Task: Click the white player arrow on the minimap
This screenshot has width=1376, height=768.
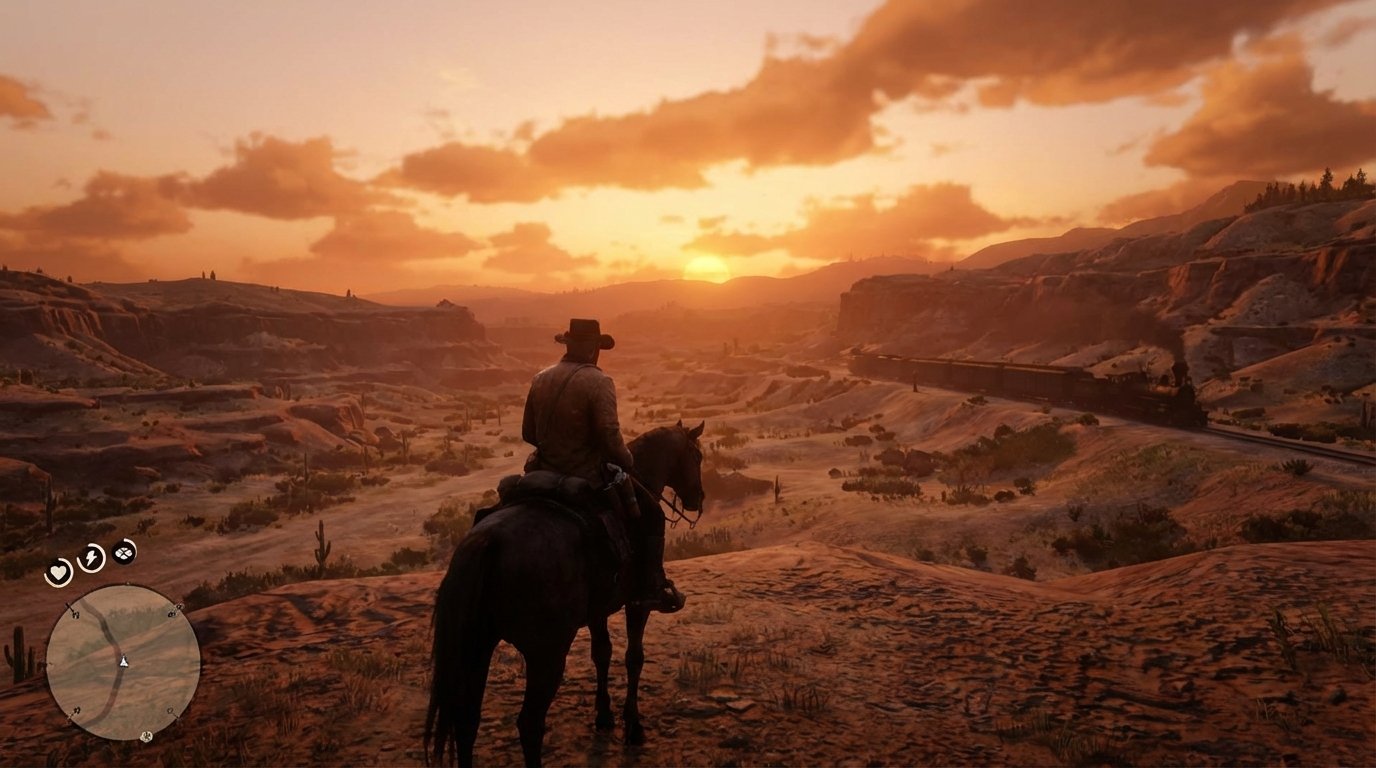Action: (124, 662)
